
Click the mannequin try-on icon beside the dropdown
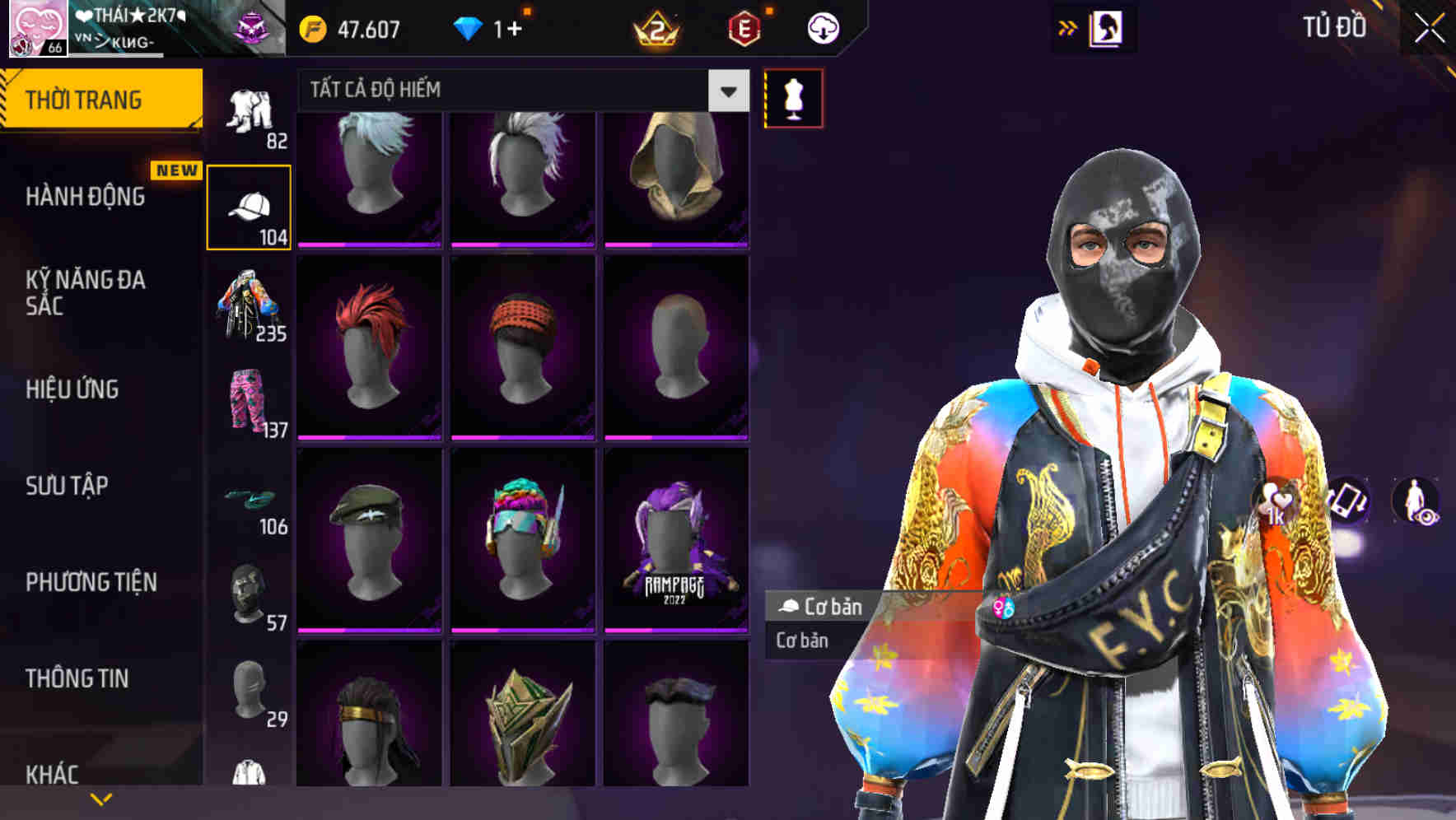(x=792, y=97)
